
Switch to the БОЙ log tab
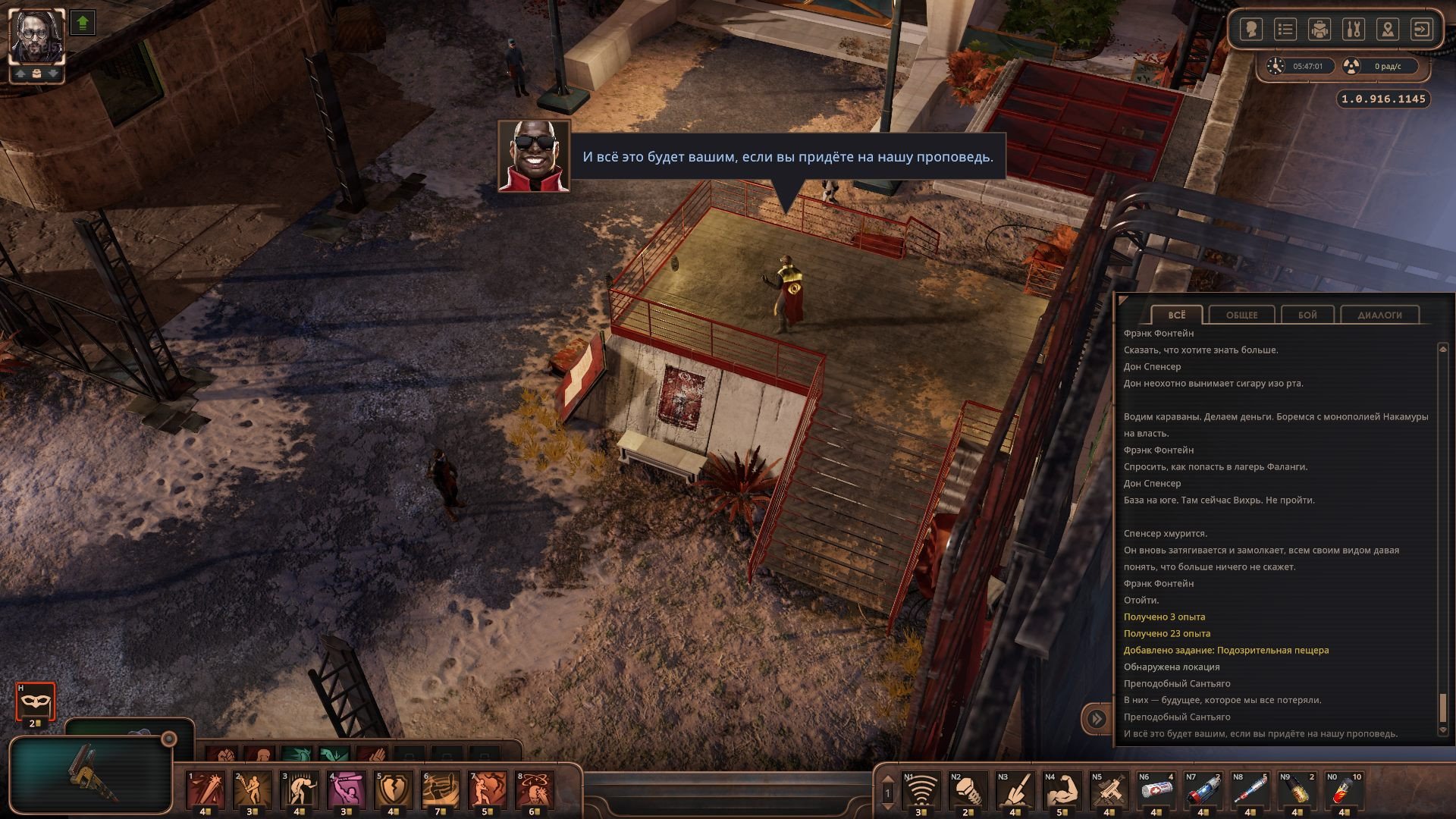point(1307,315)
